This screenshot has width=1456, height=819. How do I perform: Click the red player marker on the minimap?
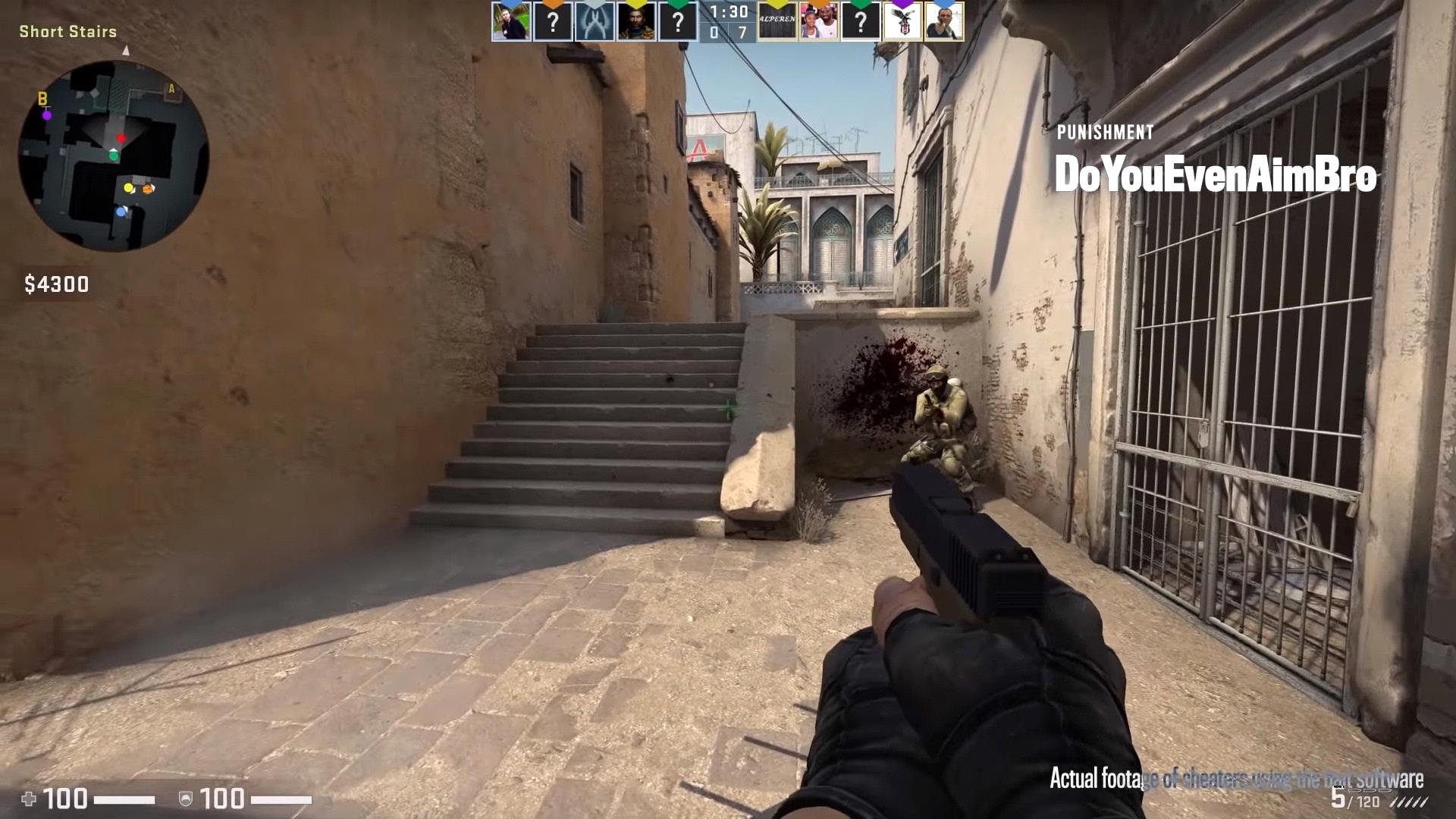pos(121,139)
